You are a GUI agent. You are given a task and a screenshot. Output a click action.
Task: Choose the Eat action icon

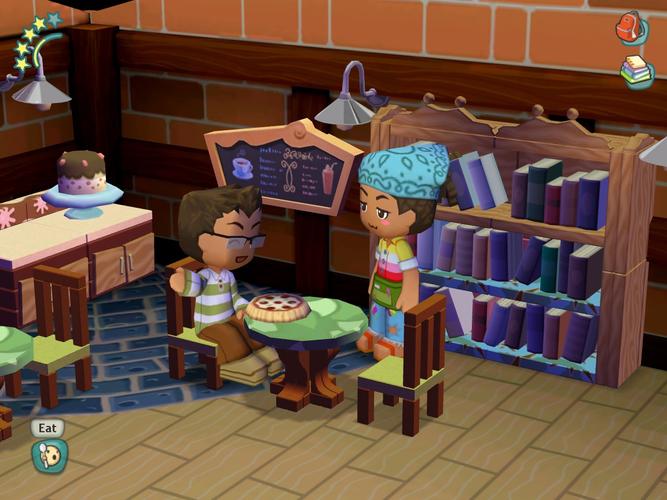47,455
